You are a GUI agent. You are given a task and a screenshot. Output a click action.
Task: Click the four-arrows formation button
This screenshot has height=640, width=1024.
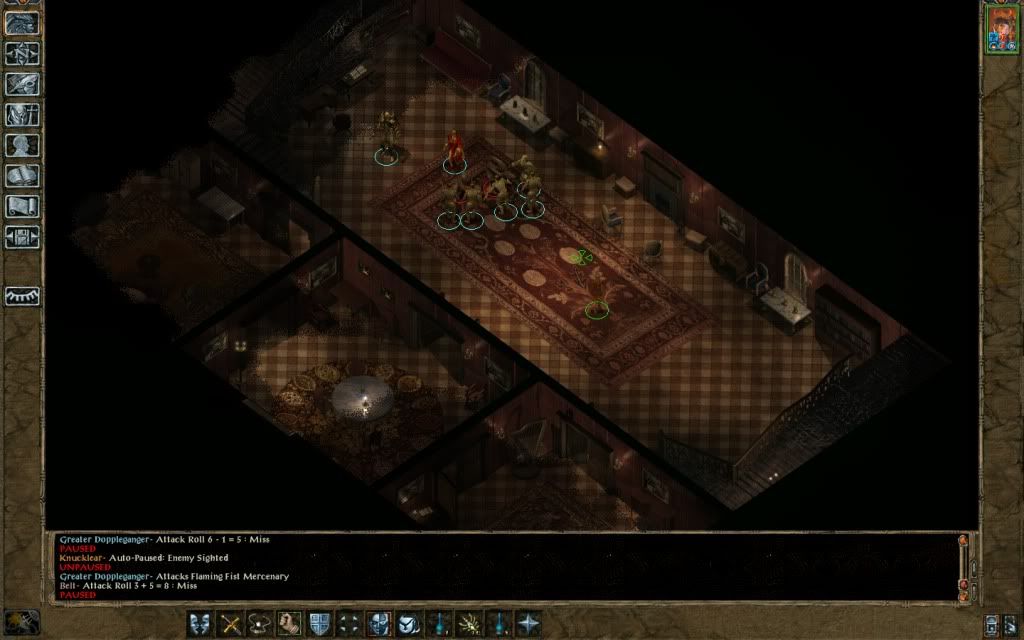tap(349, 623)
